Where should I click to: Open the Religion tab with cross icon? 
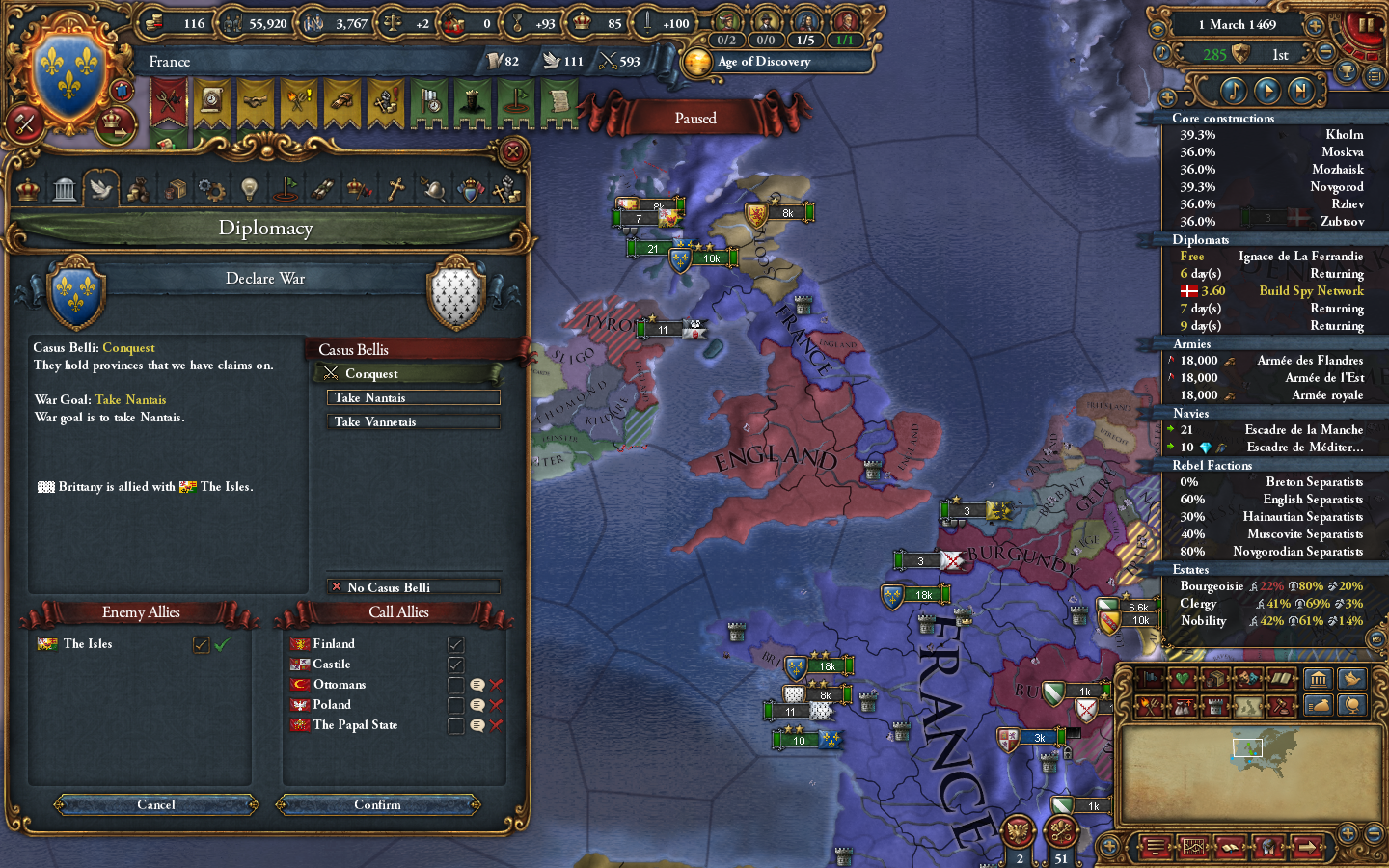(x=395, y=187)
